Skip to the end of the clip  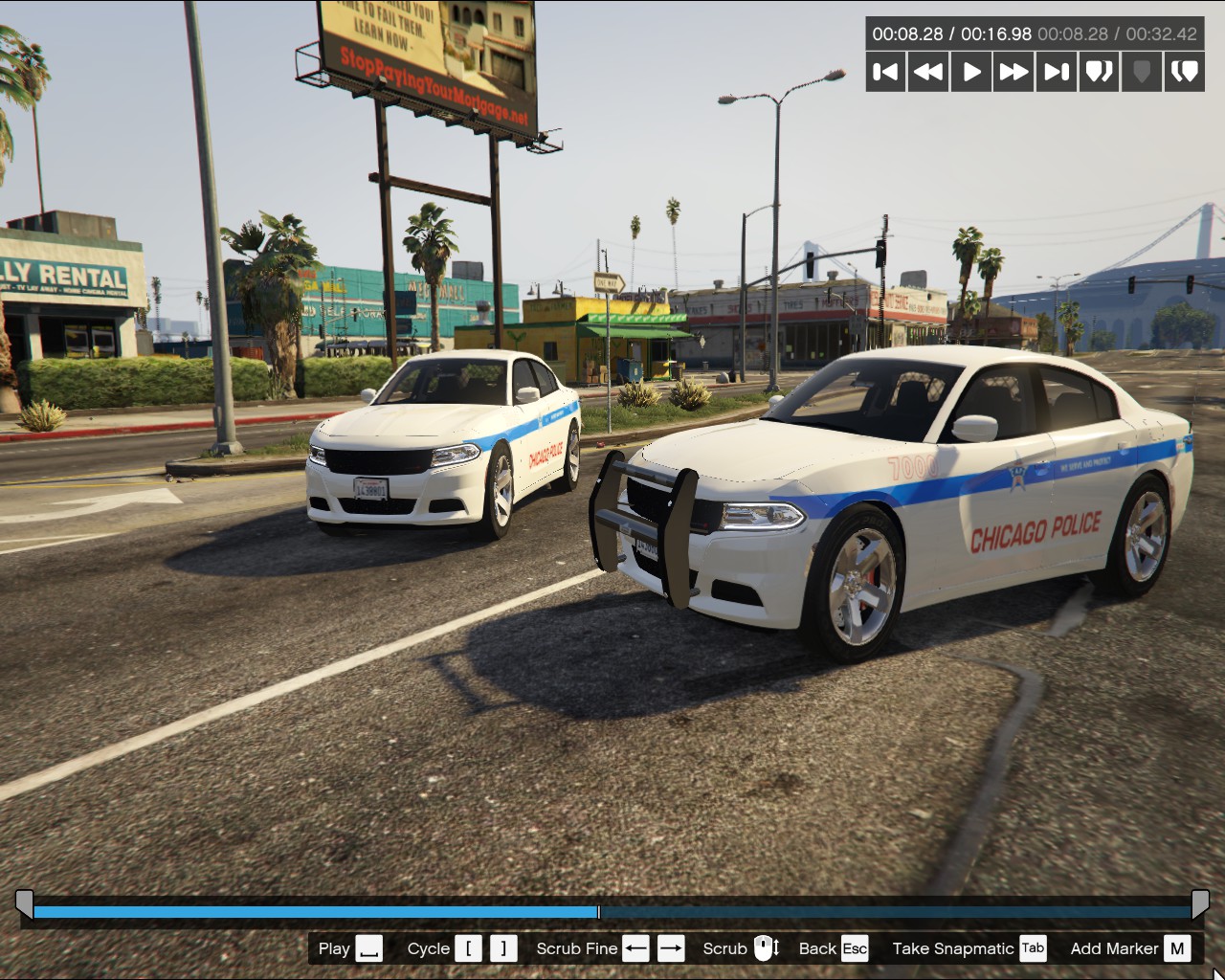click(1056, 72)
